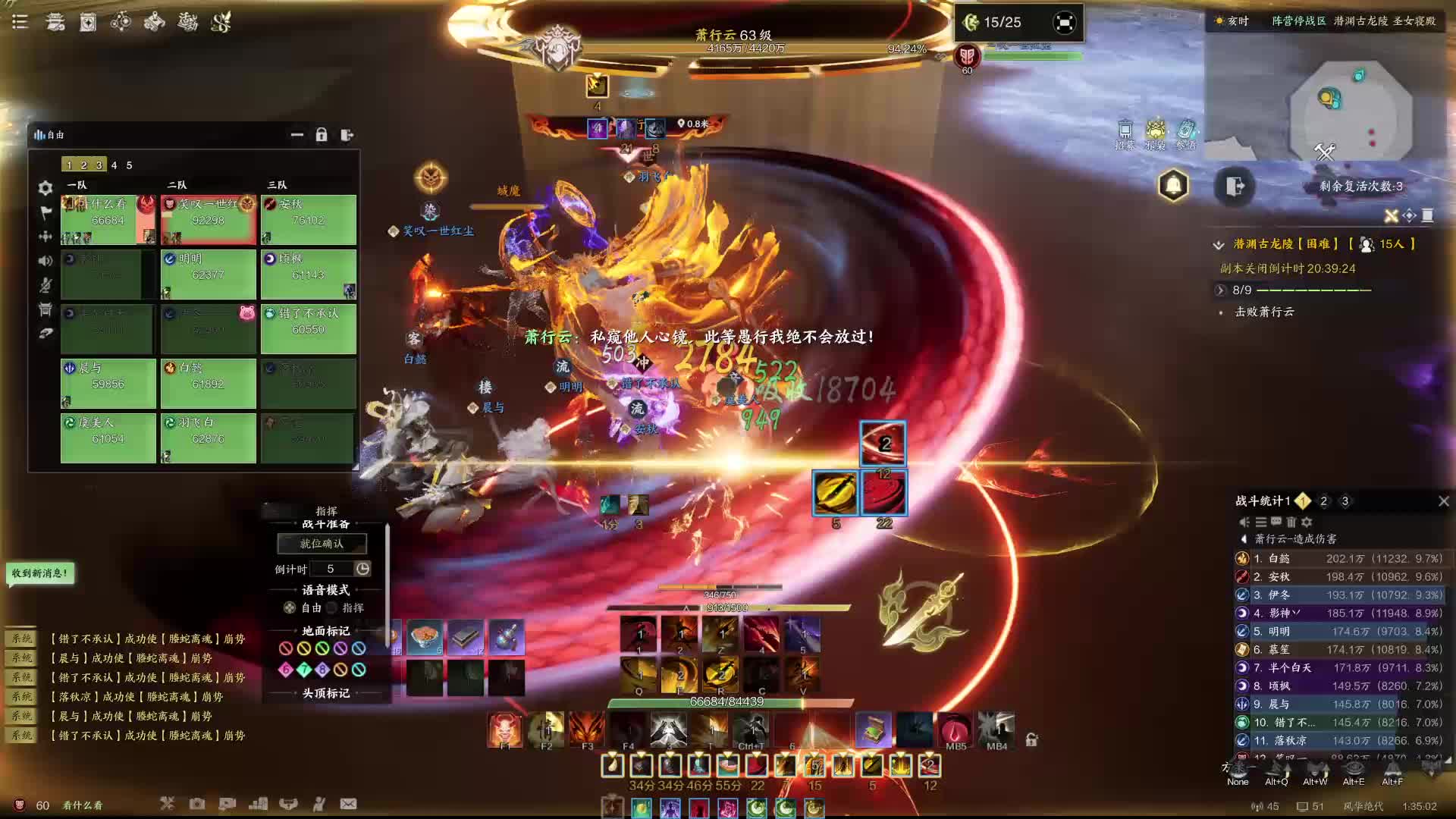
Task: Select raid member 白懿 frame
Action: [208, 383]
